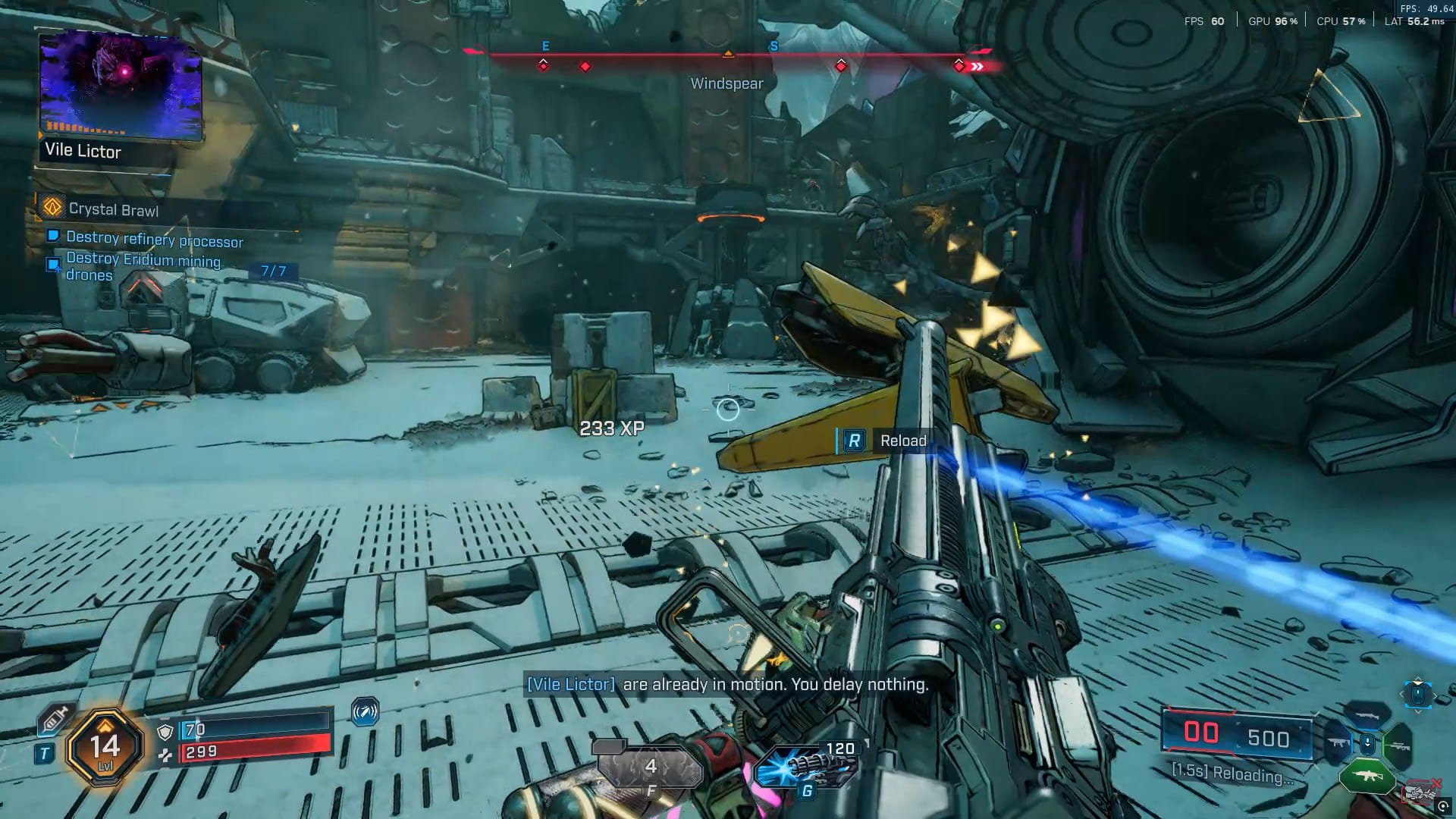Open the Crystal Brawl mission tracker
1456x819 pixels.
[113, 209]
